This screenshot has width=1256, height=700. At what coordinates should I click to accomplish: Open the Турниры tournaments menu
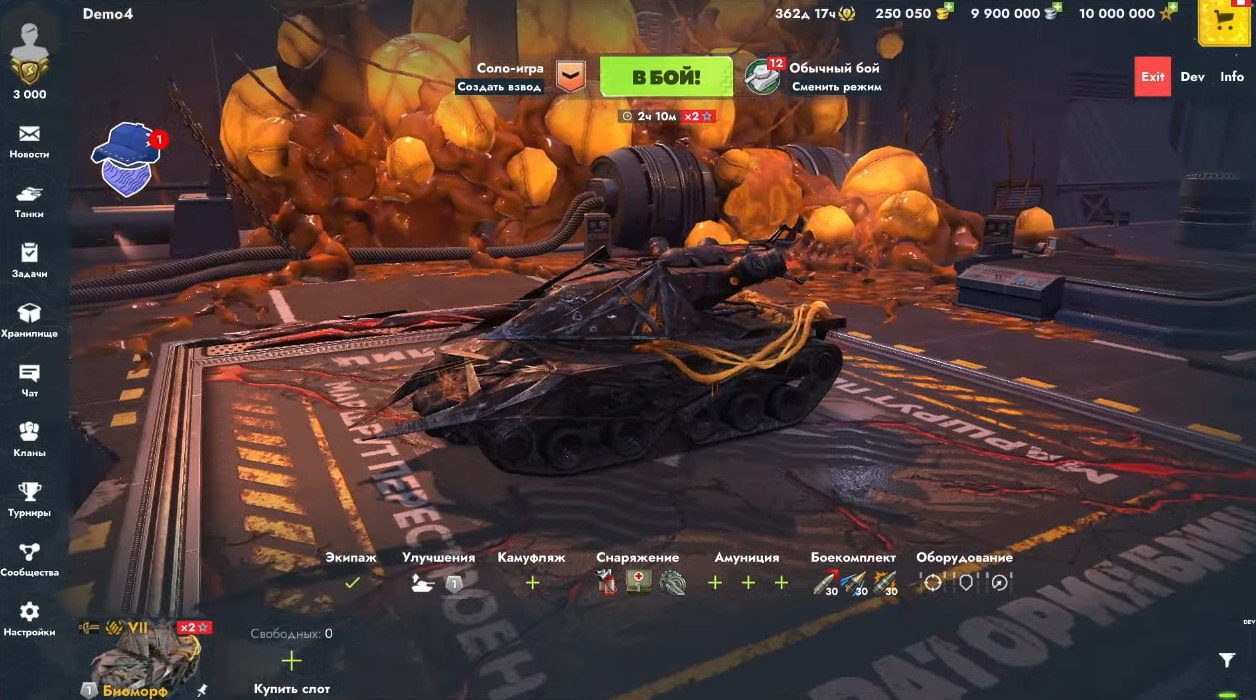[x=29, y=499]
